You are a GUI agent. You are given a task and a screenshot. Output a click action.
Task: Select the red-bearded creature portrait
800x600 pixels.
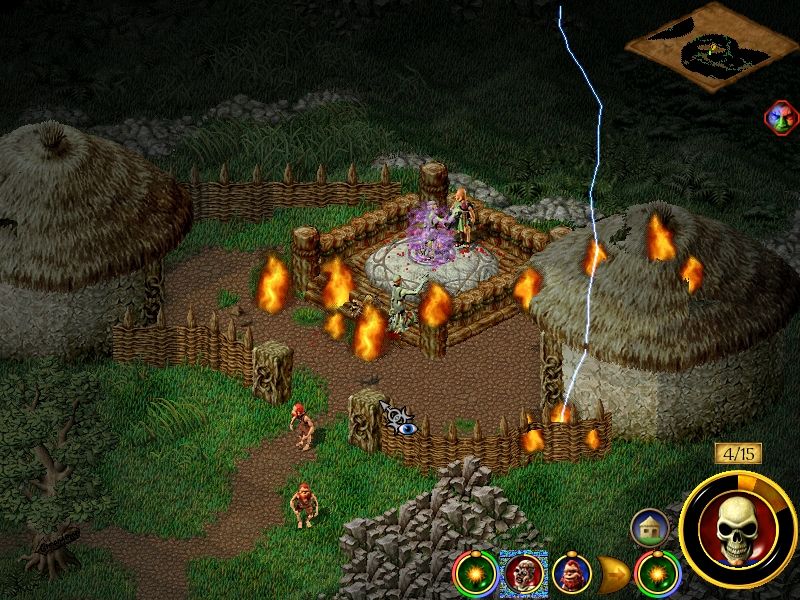tap(572, 572)
